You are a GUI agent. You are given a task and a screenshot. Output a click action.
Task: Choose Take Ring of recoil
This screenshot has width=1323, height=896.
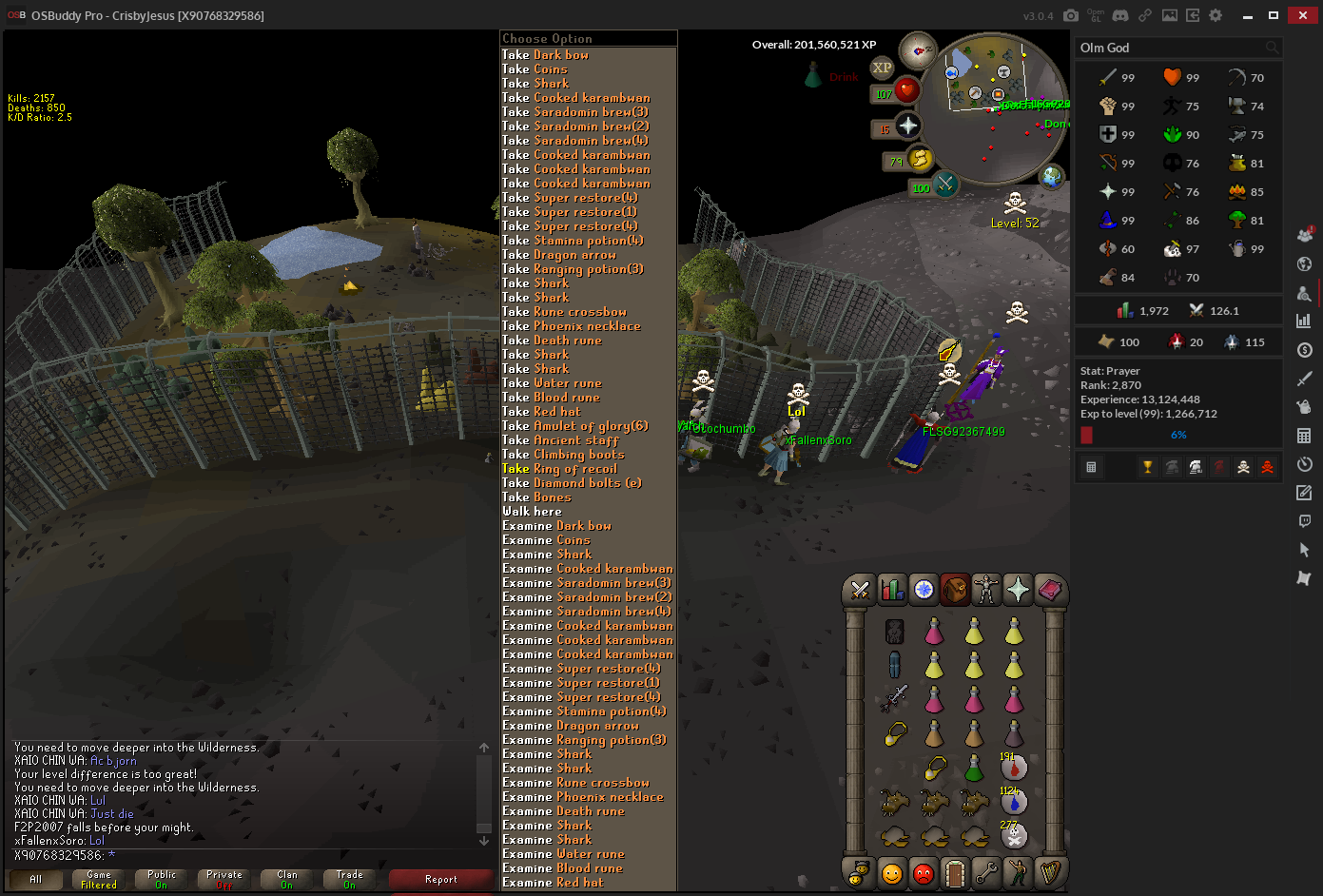click(559, 469)
